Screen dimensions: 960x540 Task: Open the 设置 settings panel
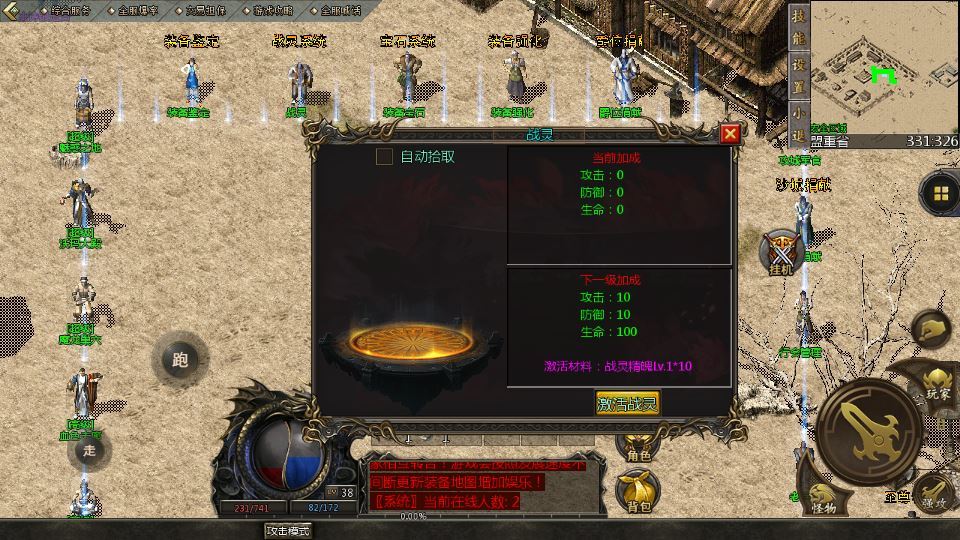pyautogui.click(x=798, y=73)
